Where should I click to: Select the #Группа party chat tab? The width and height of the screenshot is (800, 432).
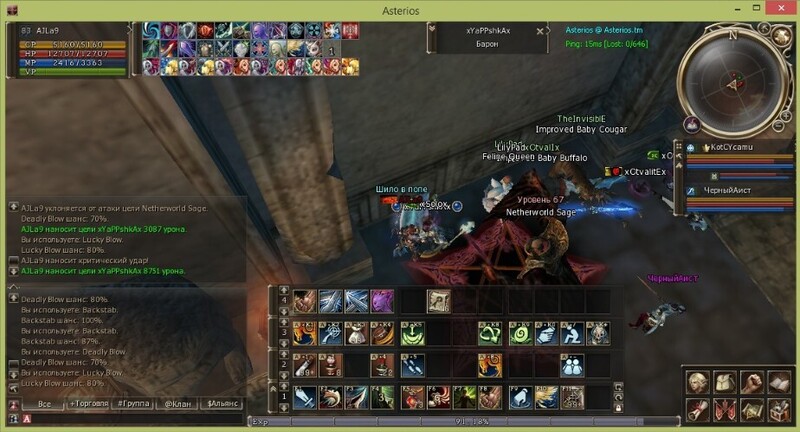133,403
